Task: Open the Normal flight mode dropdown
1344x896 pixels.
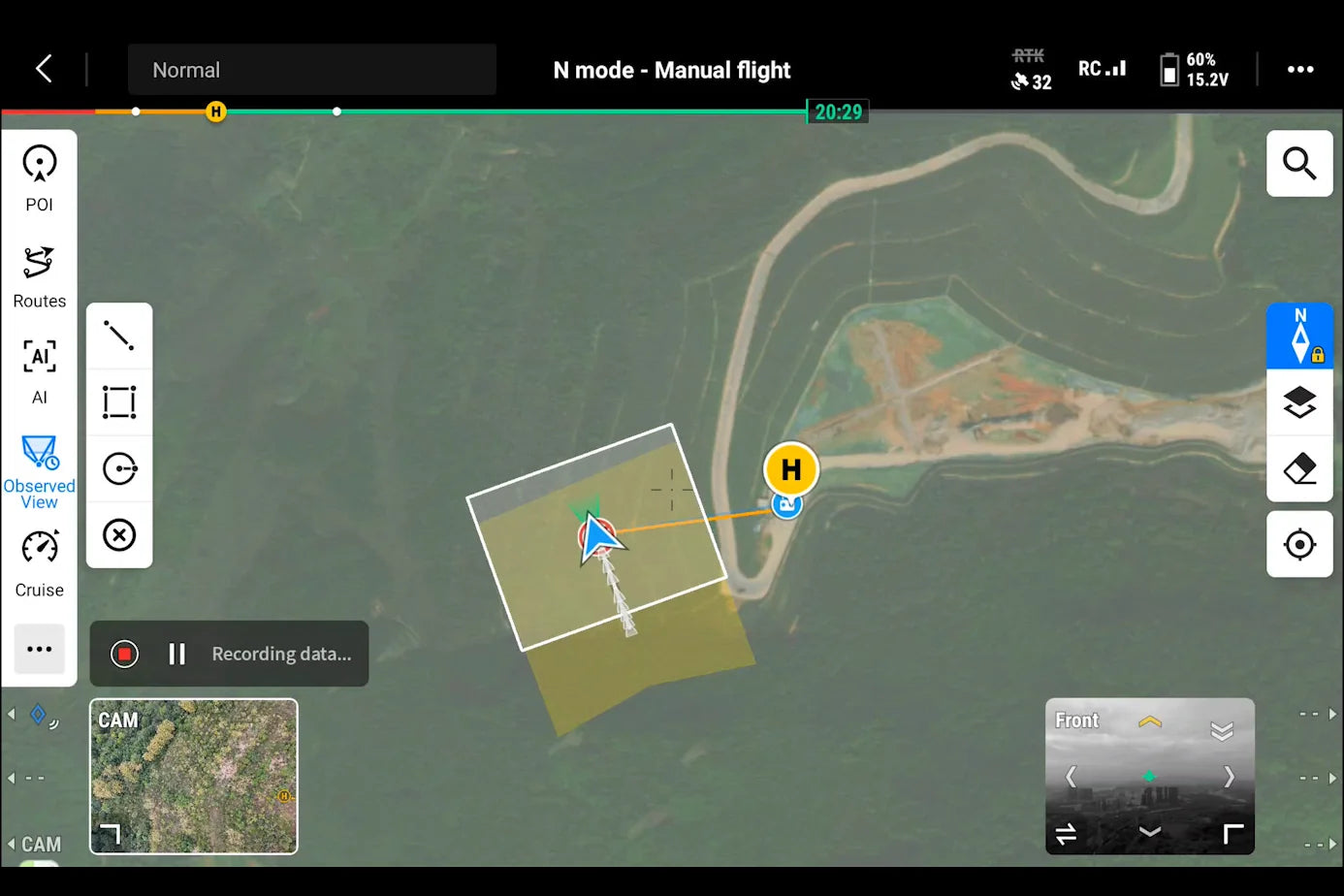Action: pyautogui.click(x=311, y=69)
